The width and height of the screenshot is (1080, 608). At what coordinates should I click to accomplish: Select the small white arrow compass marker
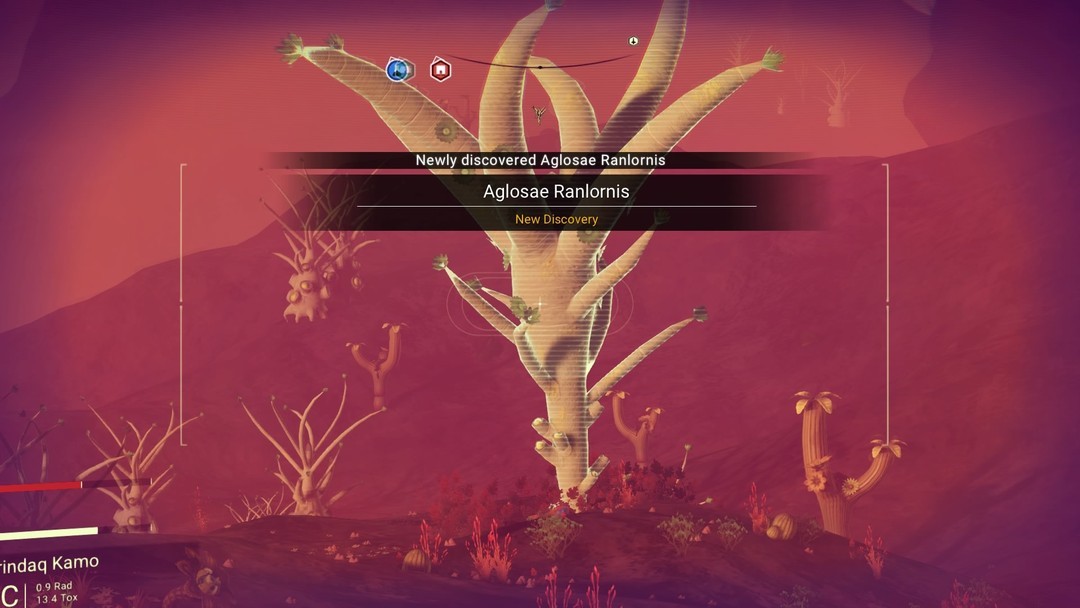633,41
